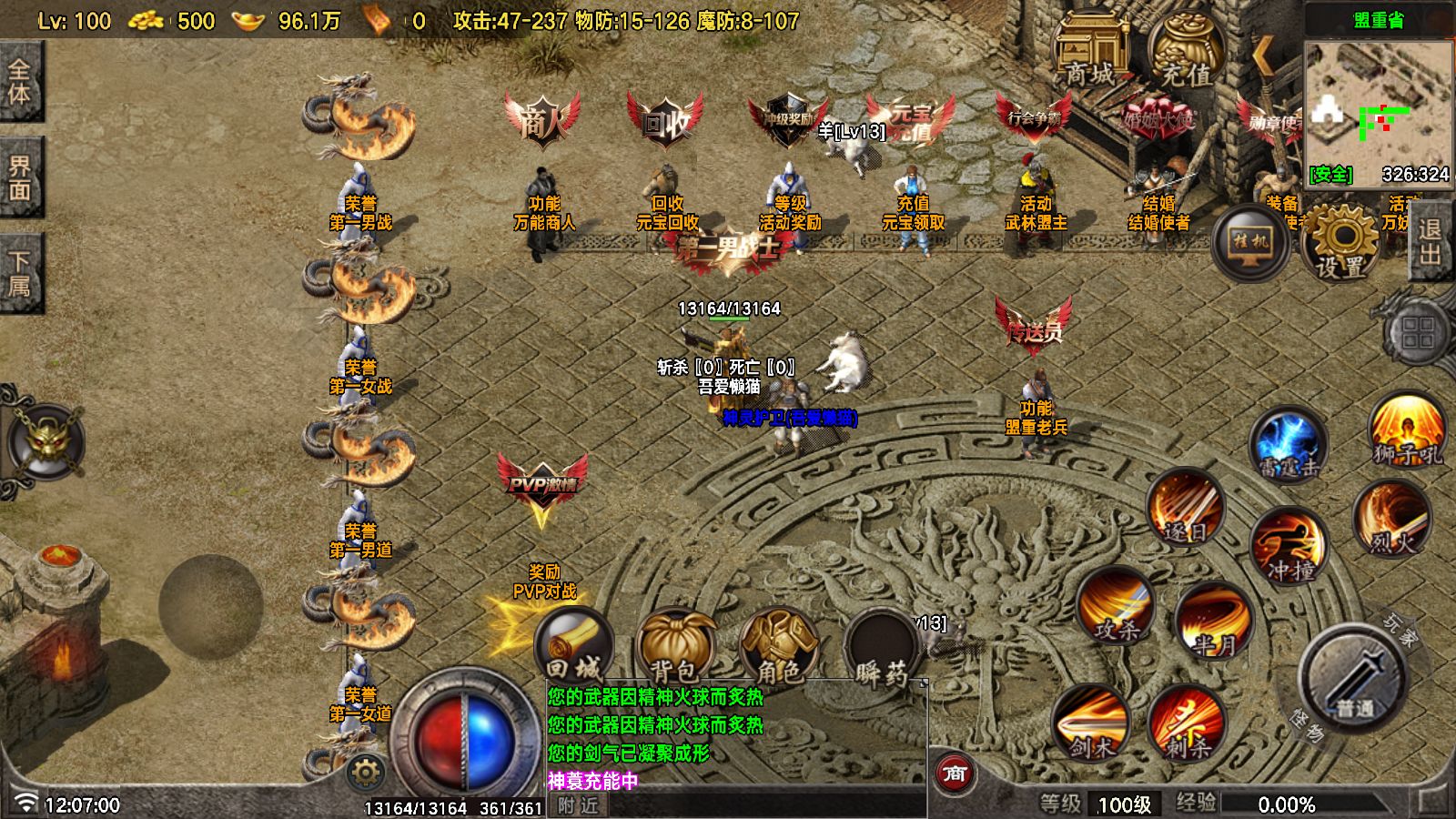Cast the 烈火 skill
Image resolution: width=1456 pixels, height=819 pixels.
coord(1391,521)
